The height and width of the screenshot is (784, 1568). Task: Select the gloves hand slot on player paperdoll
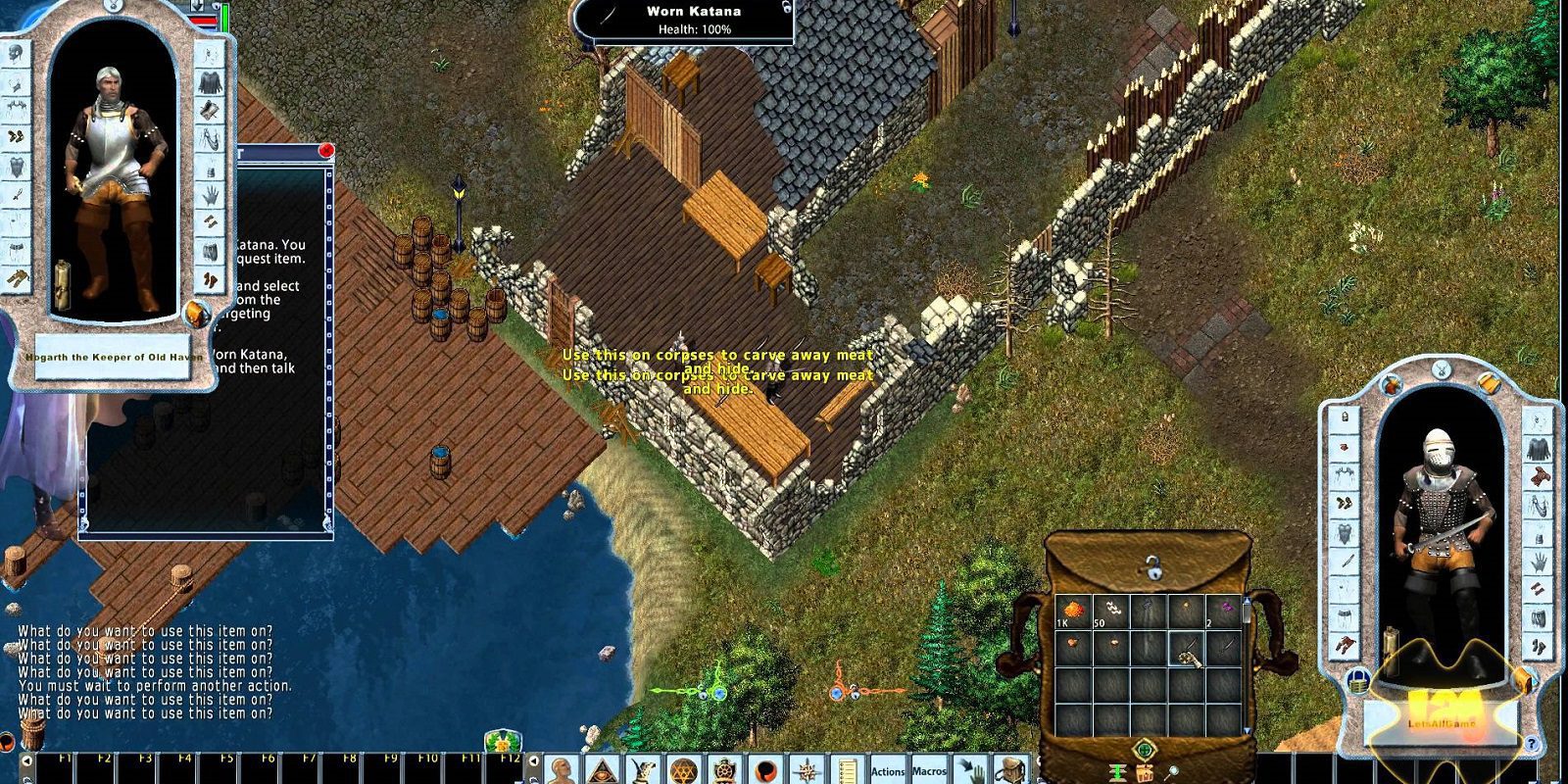[1541, 562]
